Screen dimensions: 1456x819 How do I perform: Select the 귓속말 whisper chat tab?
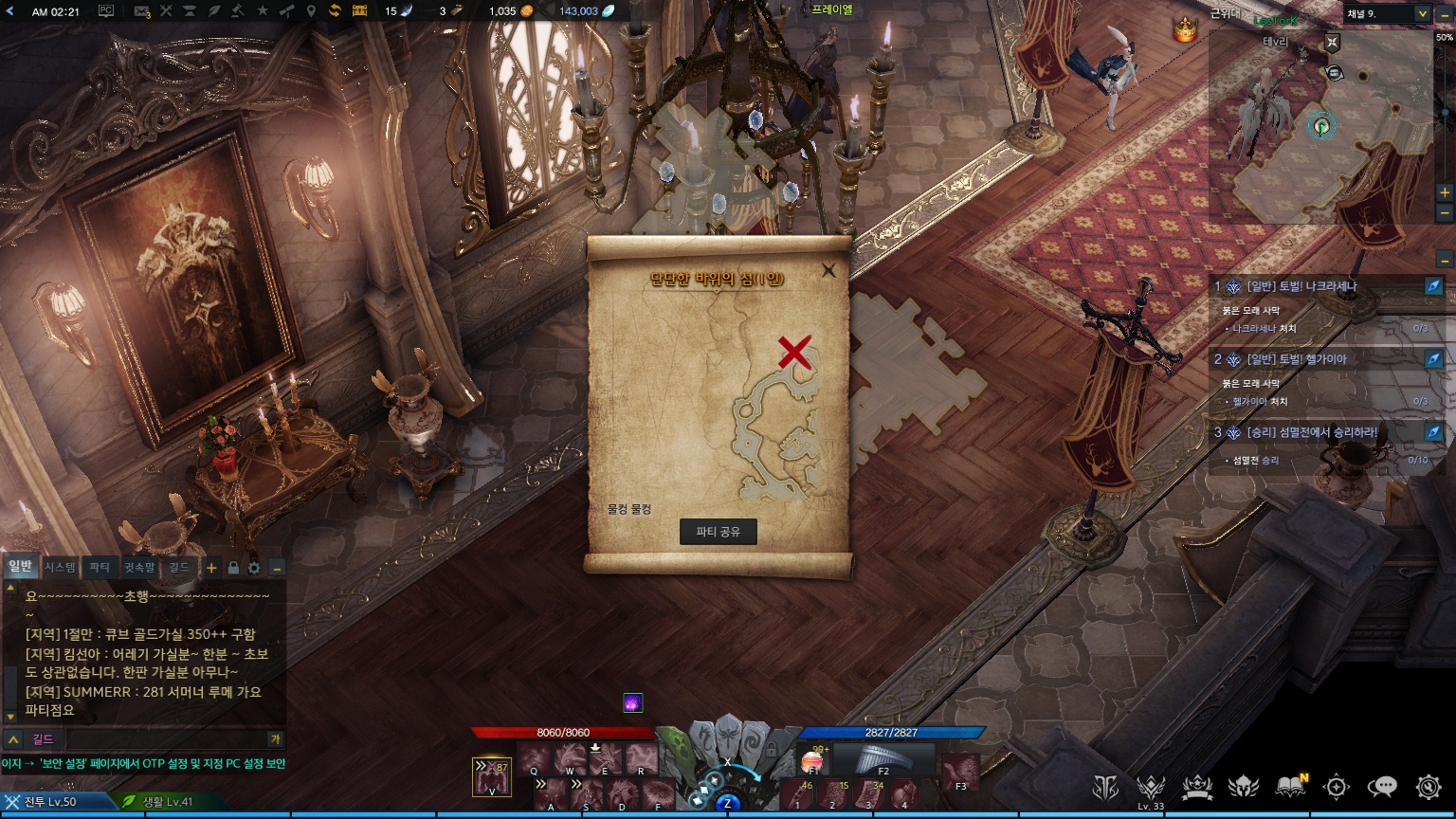(139, 567)
